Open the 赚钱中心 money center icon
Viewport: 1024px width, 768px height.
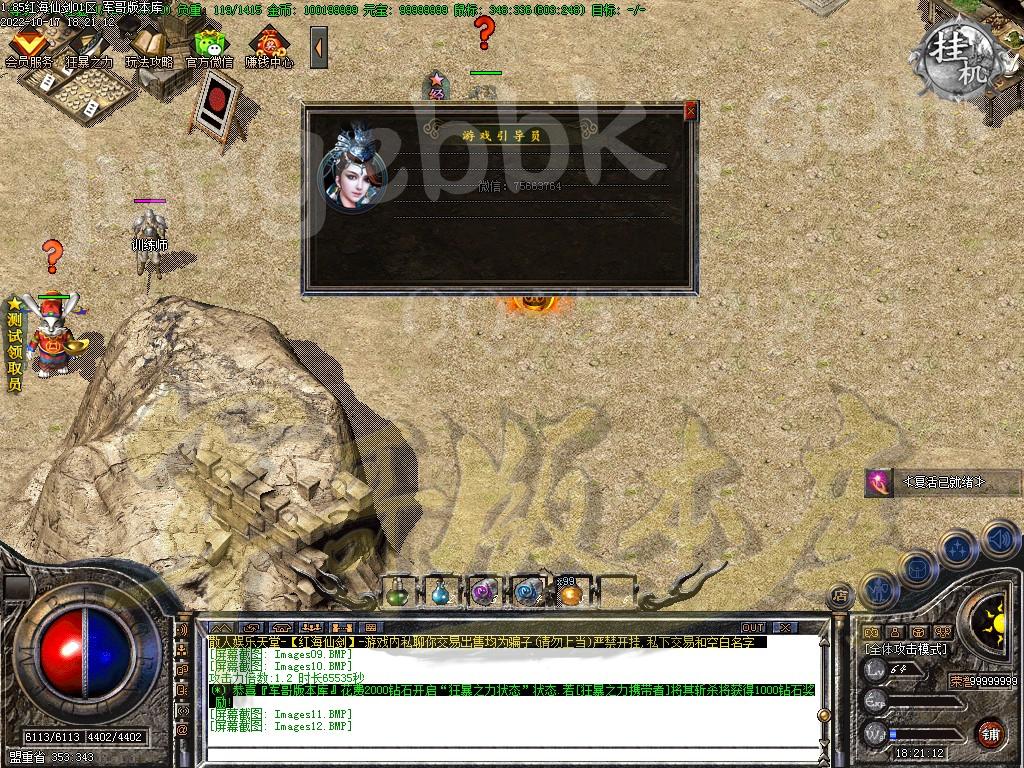269,46
